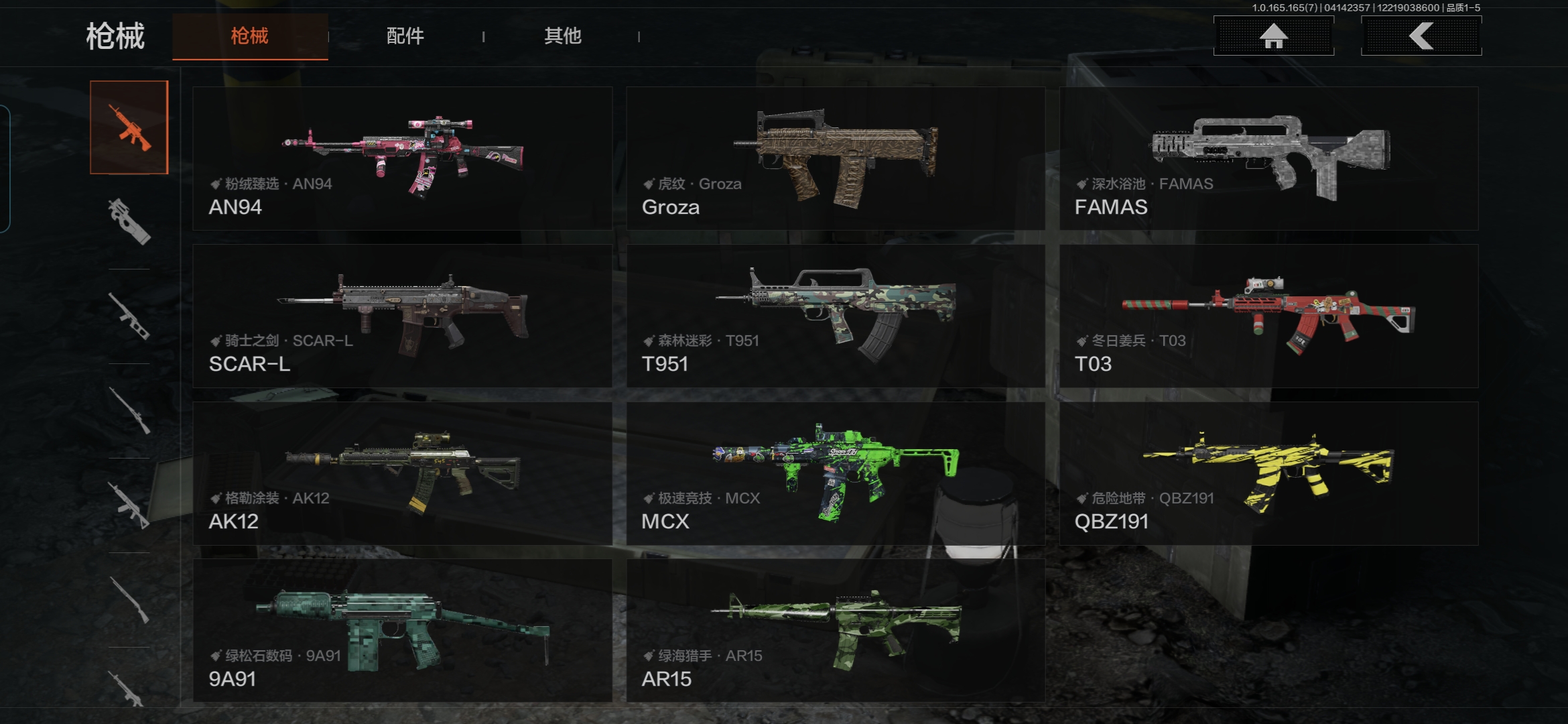The height and width of the screenshot is (724, 1568).
Task: Go back with the arrow button
Action: point(1421,36)
